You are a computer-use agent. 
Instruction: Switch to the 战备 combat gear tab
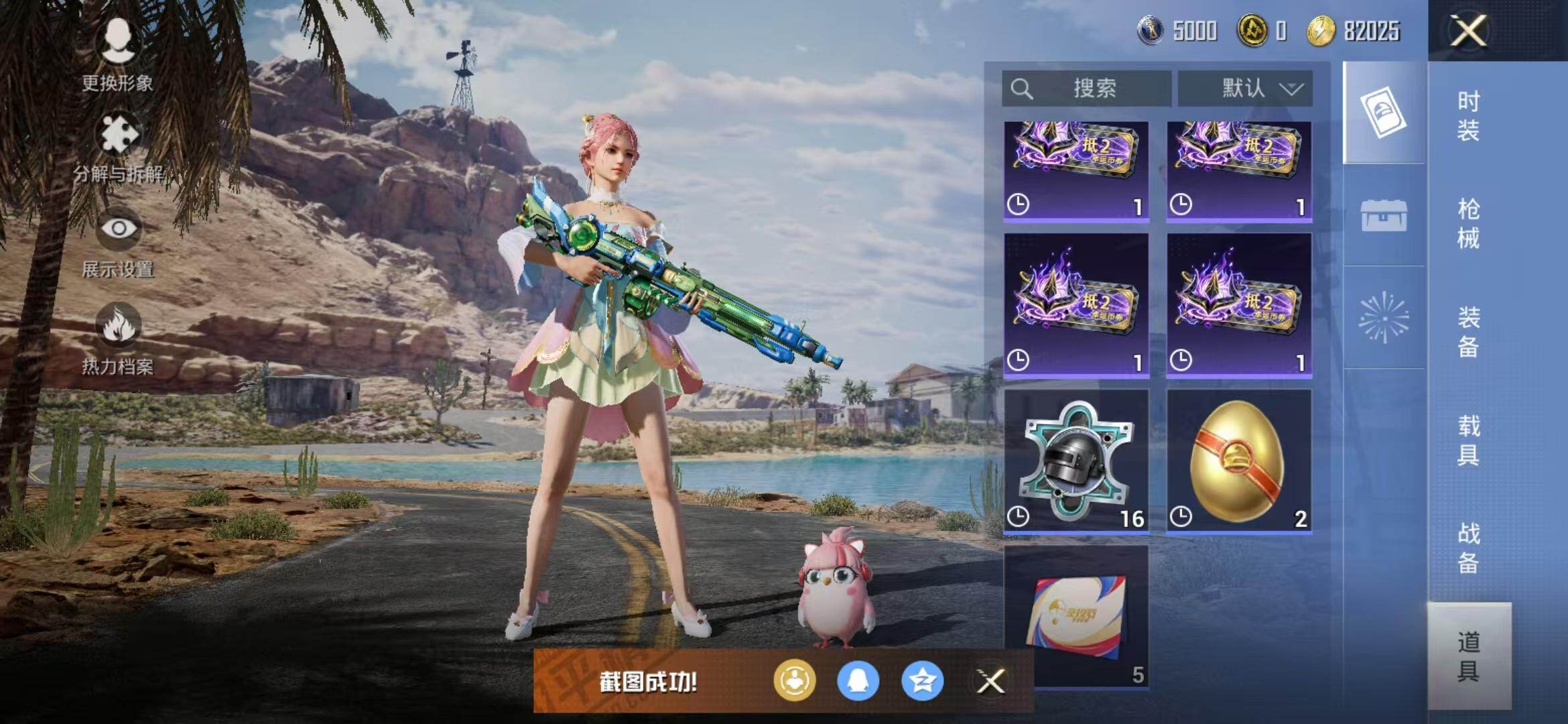tap(1468, 548)
